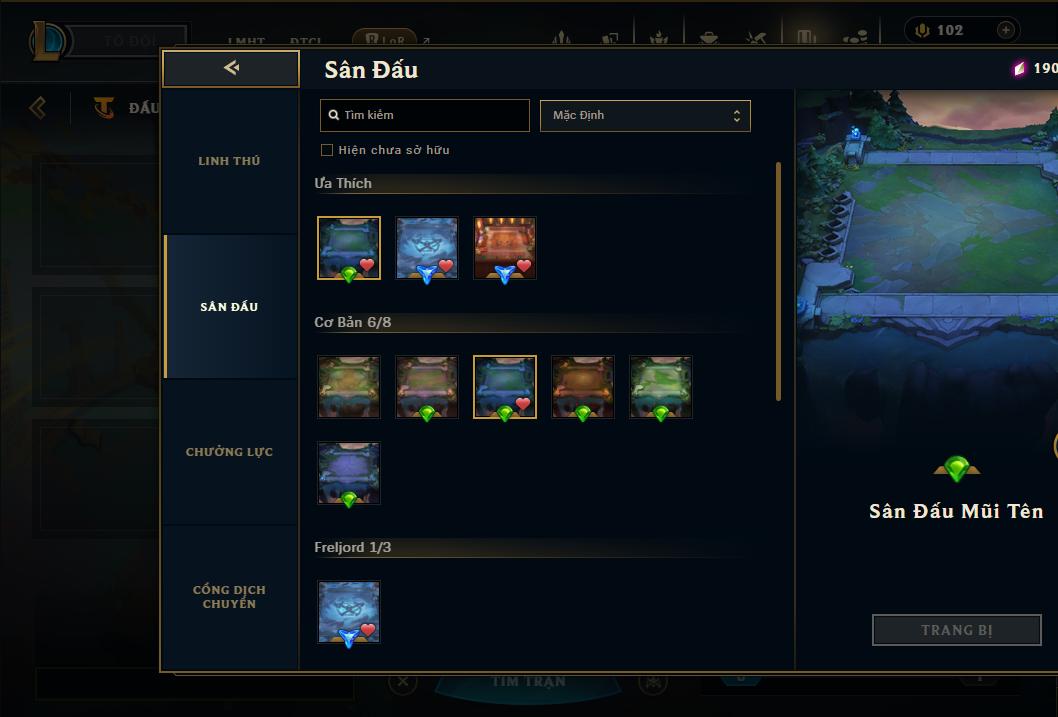1058x717 pixels.
Task: Pick the orange arena in Cơ Bản
Action: click(x=583, y=387)
